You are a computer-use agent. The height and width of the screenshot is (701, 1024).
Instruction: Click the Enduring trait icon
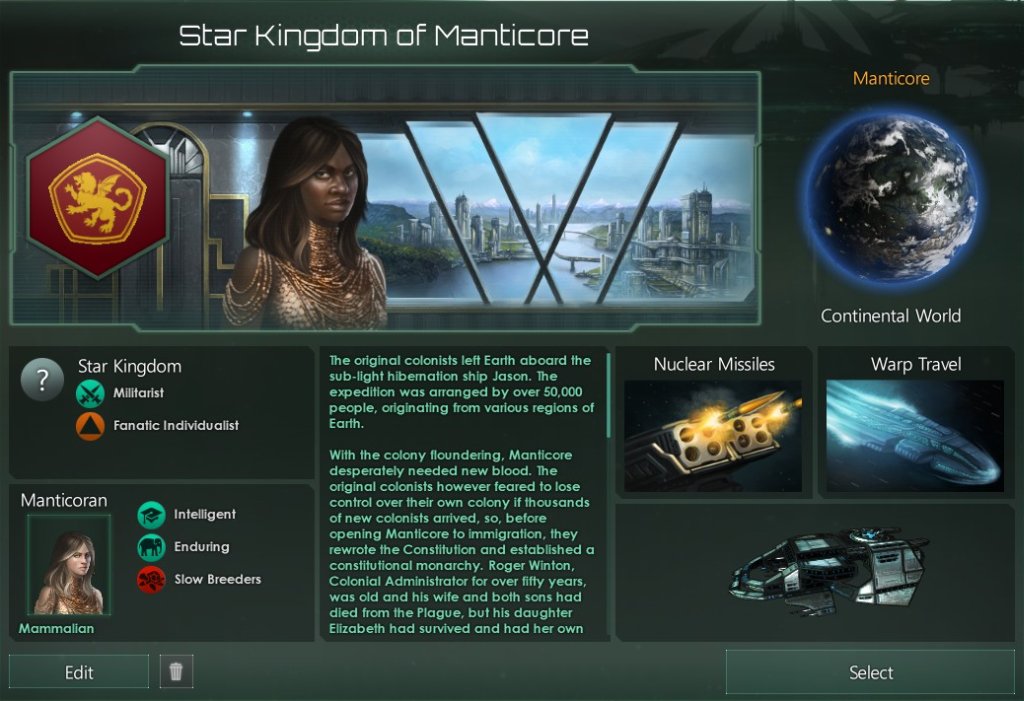(151, 547)
